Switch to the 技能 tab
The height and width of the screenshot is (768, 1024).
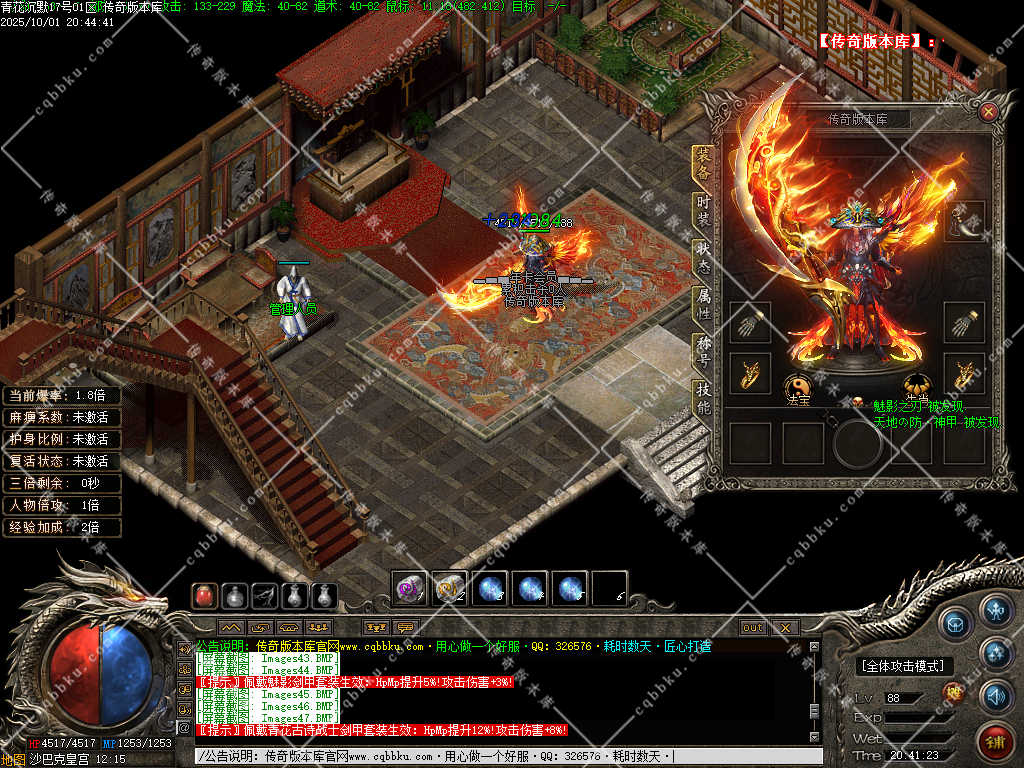click(x=704, y=400)
